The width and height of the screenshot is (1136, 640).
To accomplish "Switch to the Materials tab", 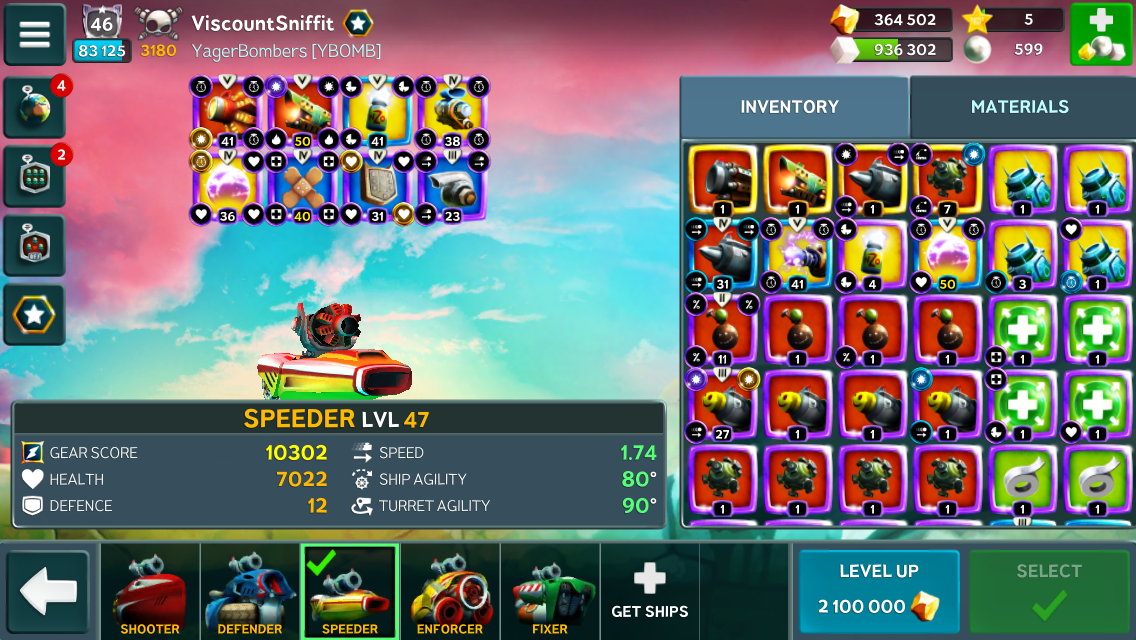I will pyautogui.click(x=1019, y=107).
